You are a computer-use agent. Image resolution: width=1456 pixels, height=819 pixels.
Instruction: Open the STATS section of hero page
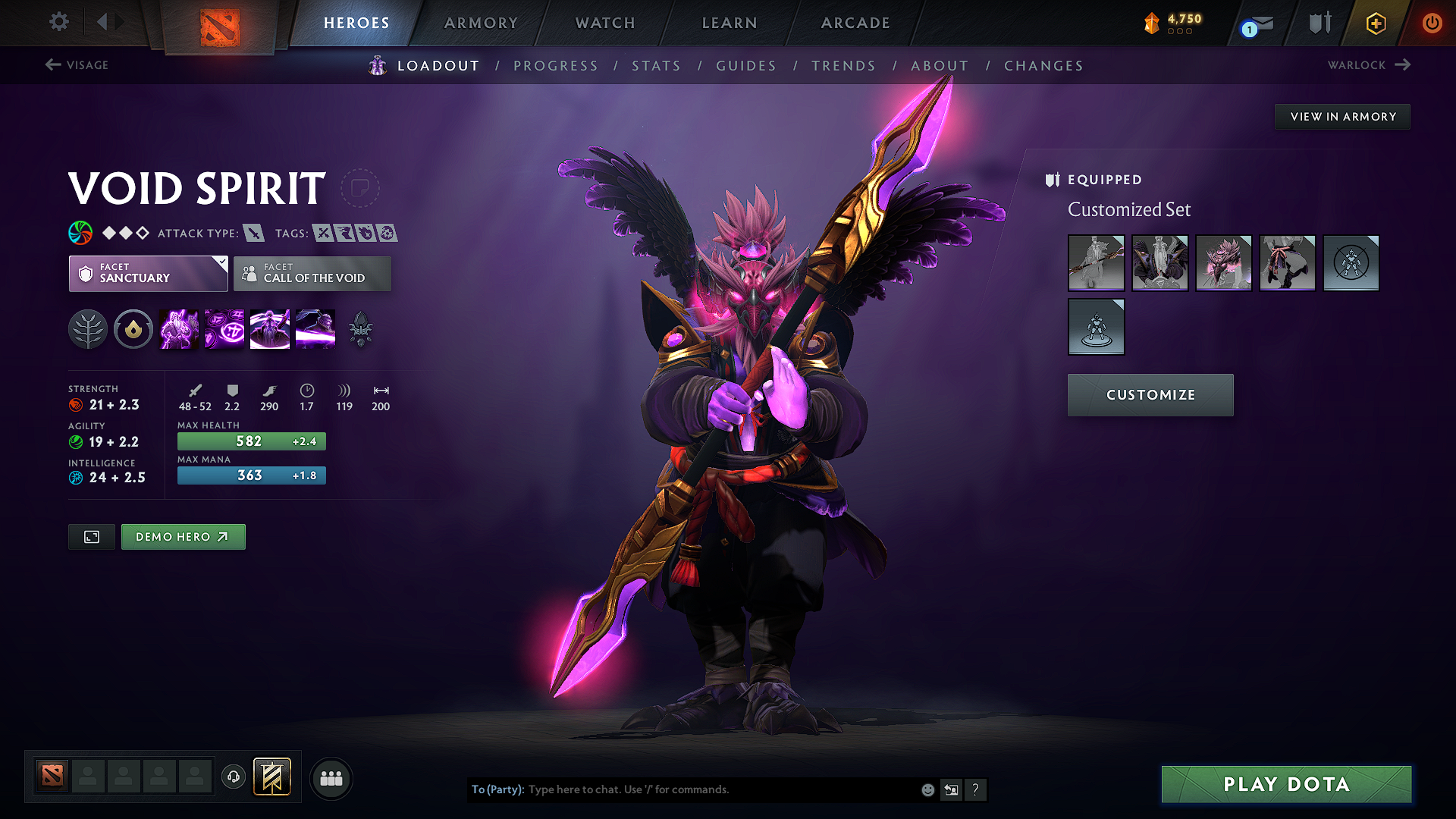coord(656,66)
